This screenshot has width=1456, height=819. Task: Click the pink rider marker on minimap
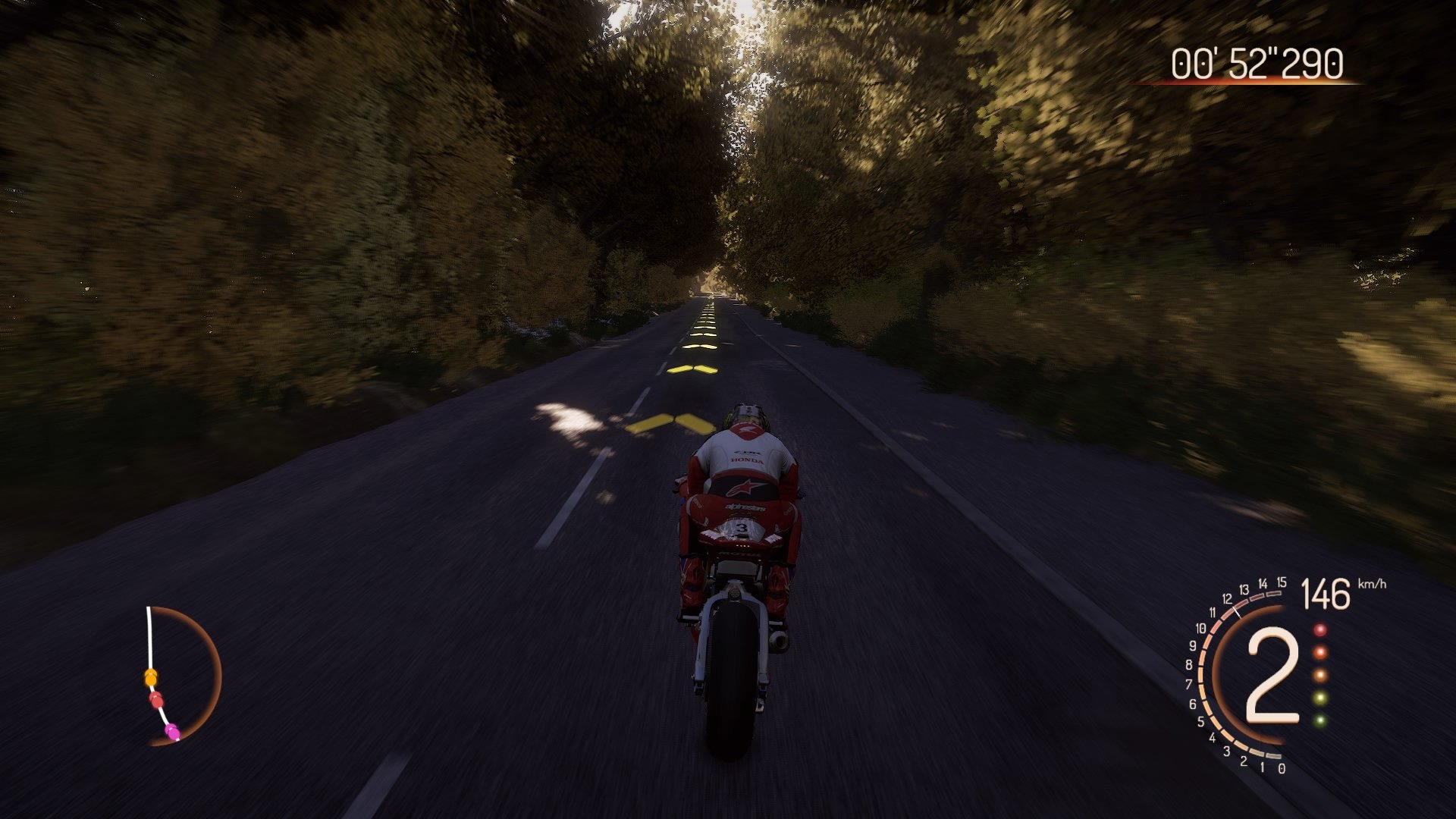pos(173,733)
